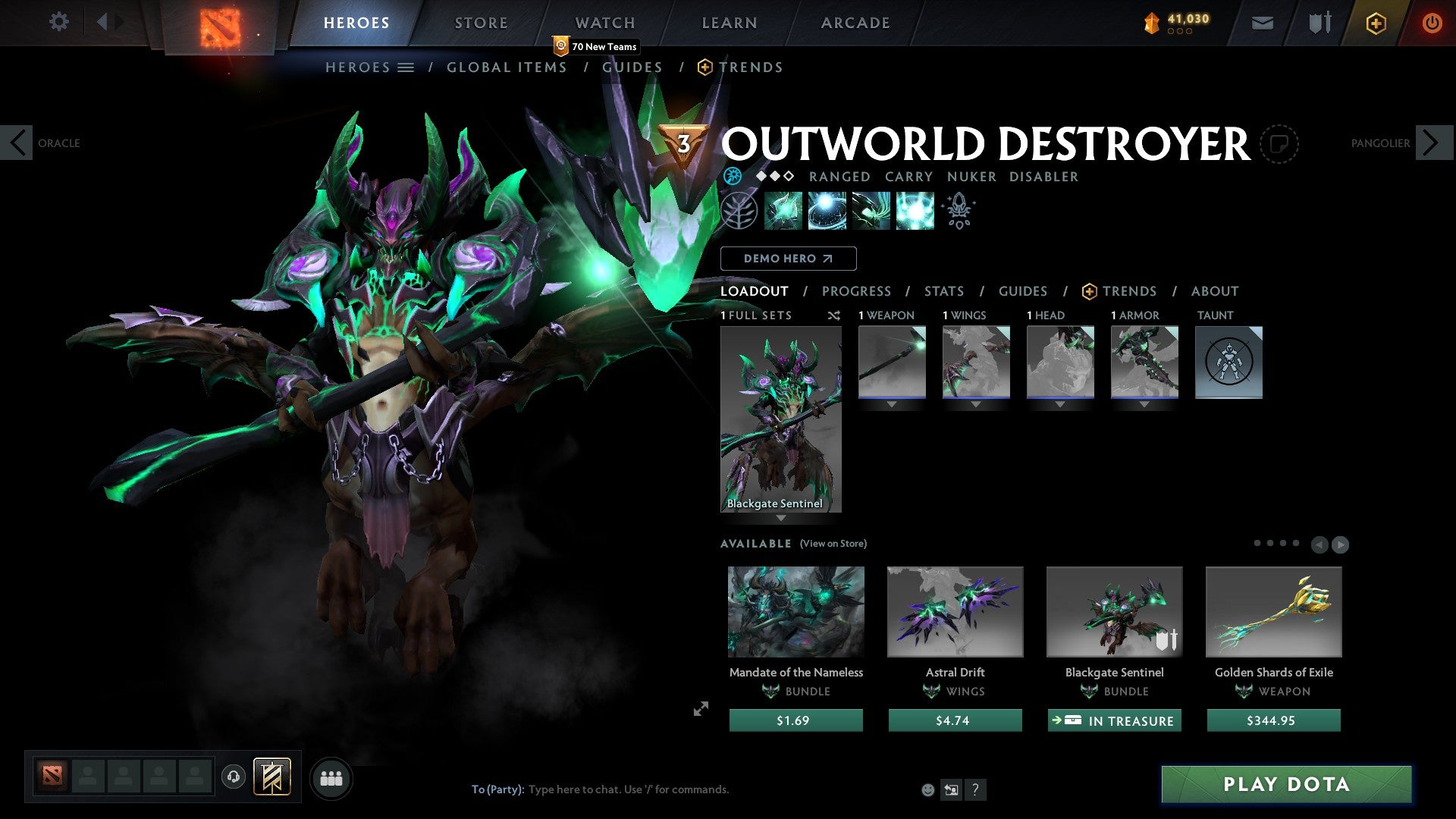Switch to the Stats tab

coord(944,291)
